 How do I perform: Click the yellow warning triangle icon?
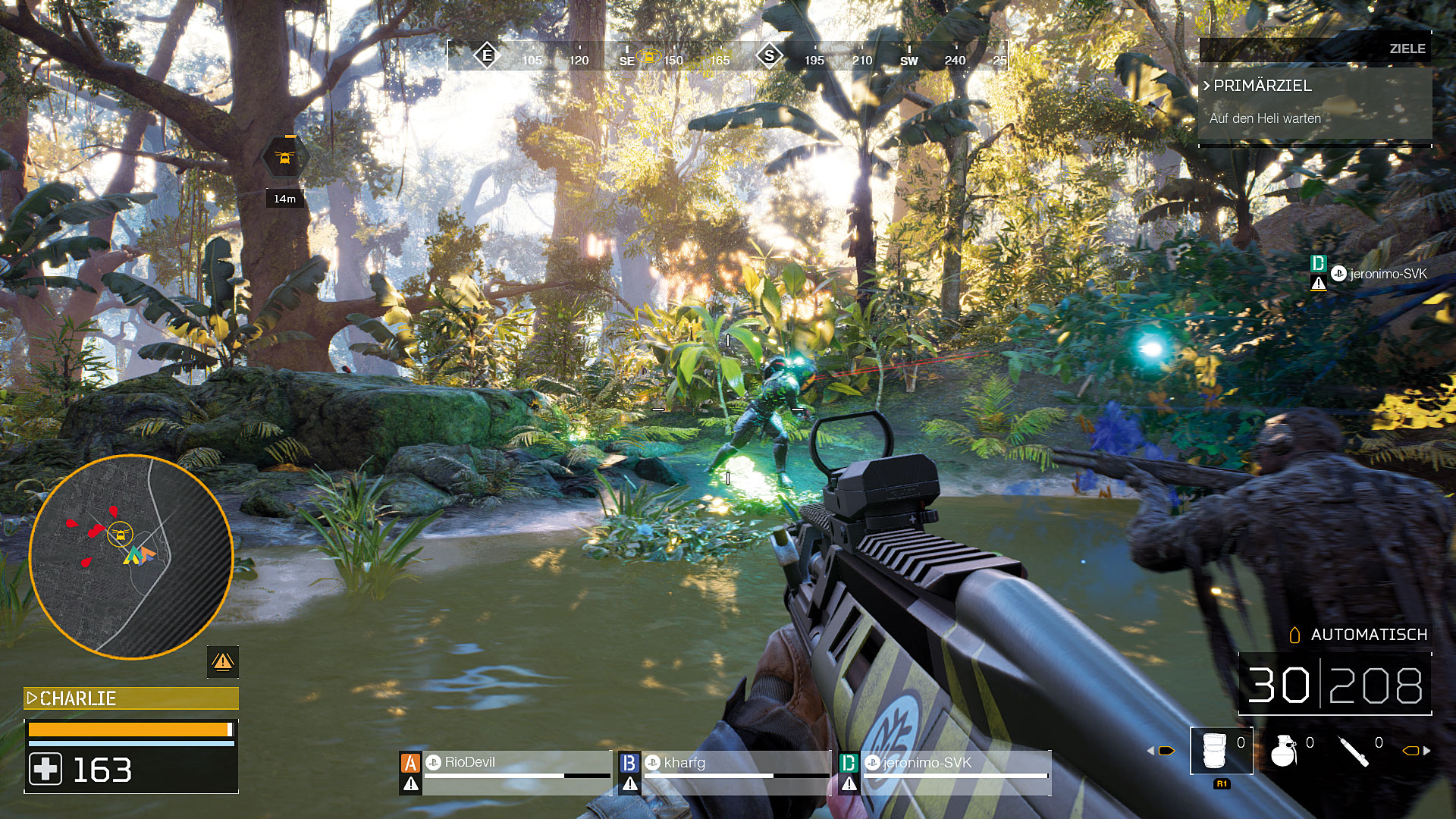pyautogui.click(x=223, y=662)
